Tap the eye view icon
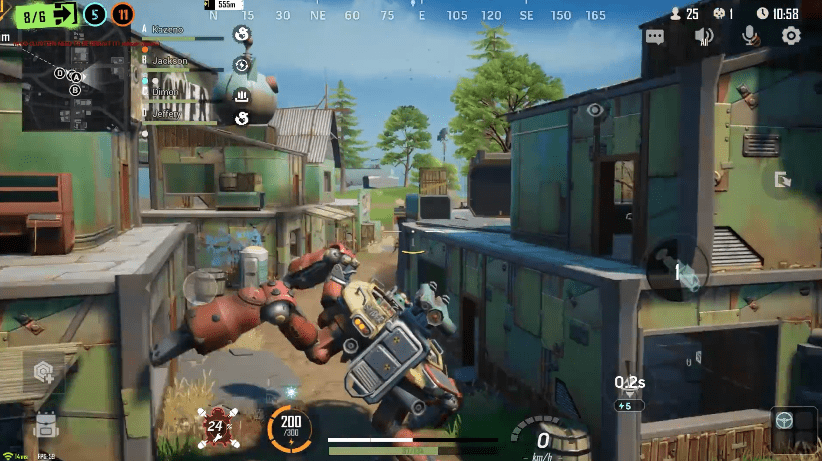The image size is (822, 461). tap(595, 110)
